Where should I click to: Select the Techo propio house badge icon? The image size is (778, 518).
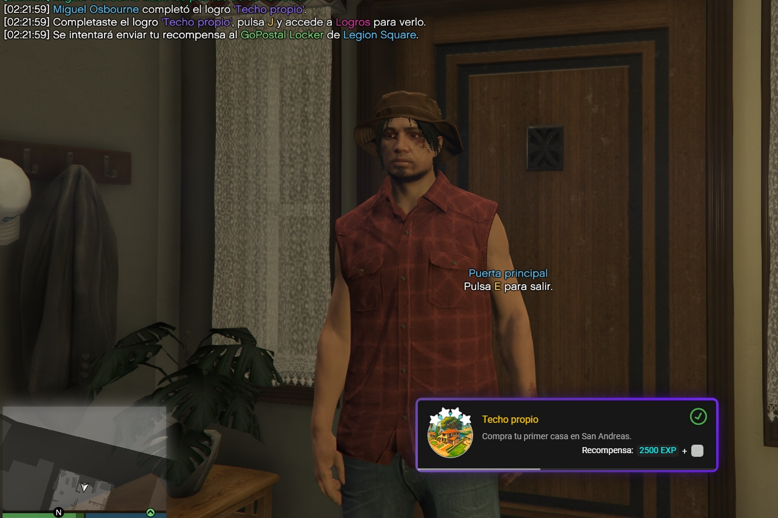click(x=450, y=434)
